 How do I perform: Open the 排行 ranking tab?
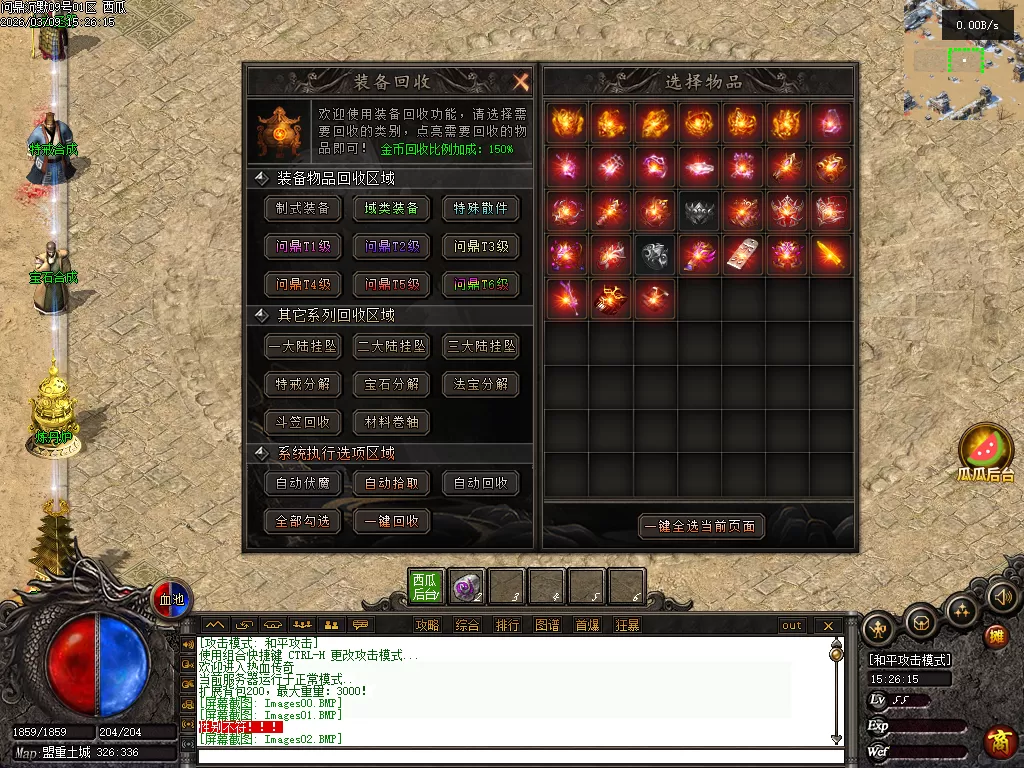tap(507, 626)
